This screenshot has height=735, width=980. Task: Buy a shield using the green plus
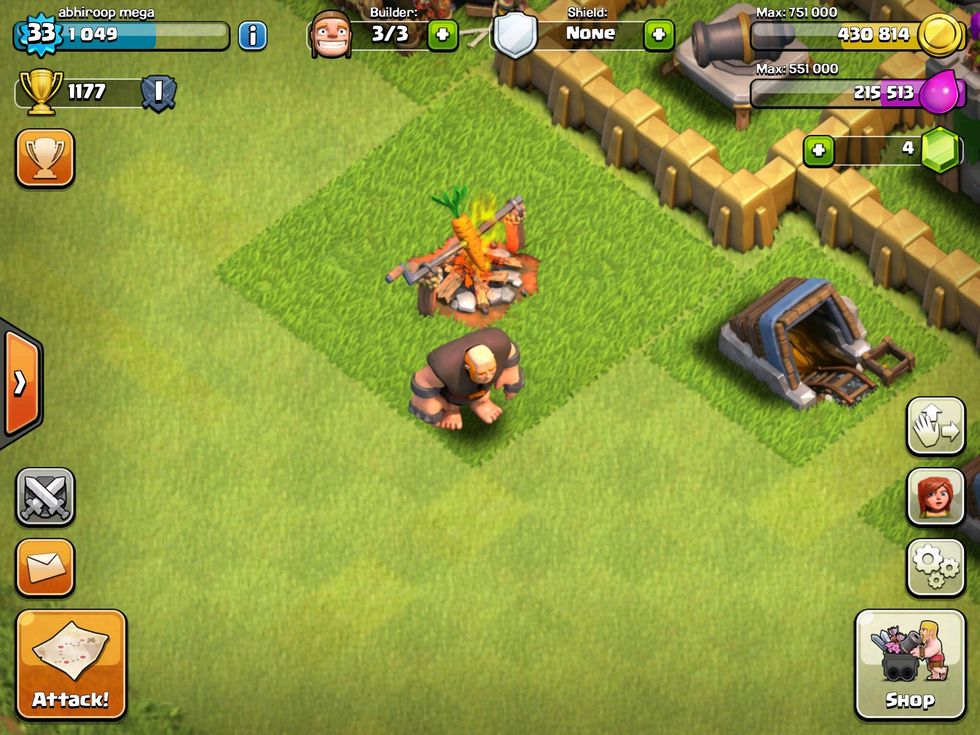tap(658, 35)
